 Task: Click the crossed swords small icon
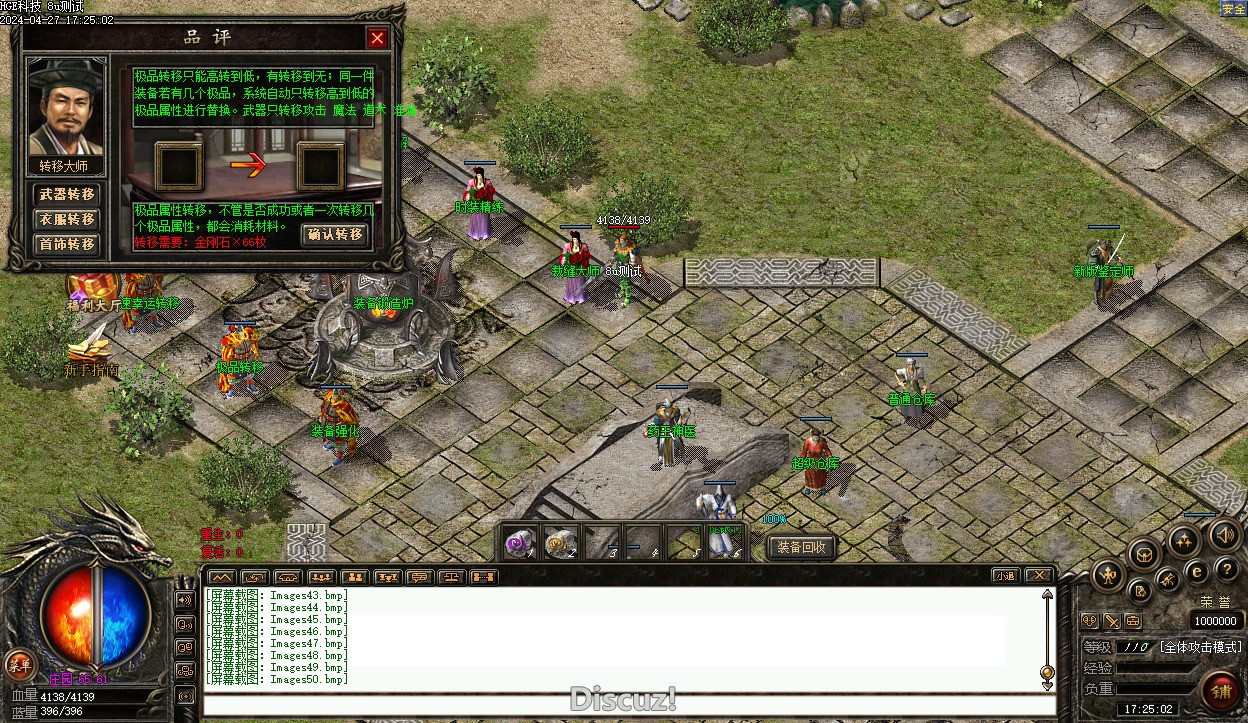1112,621
